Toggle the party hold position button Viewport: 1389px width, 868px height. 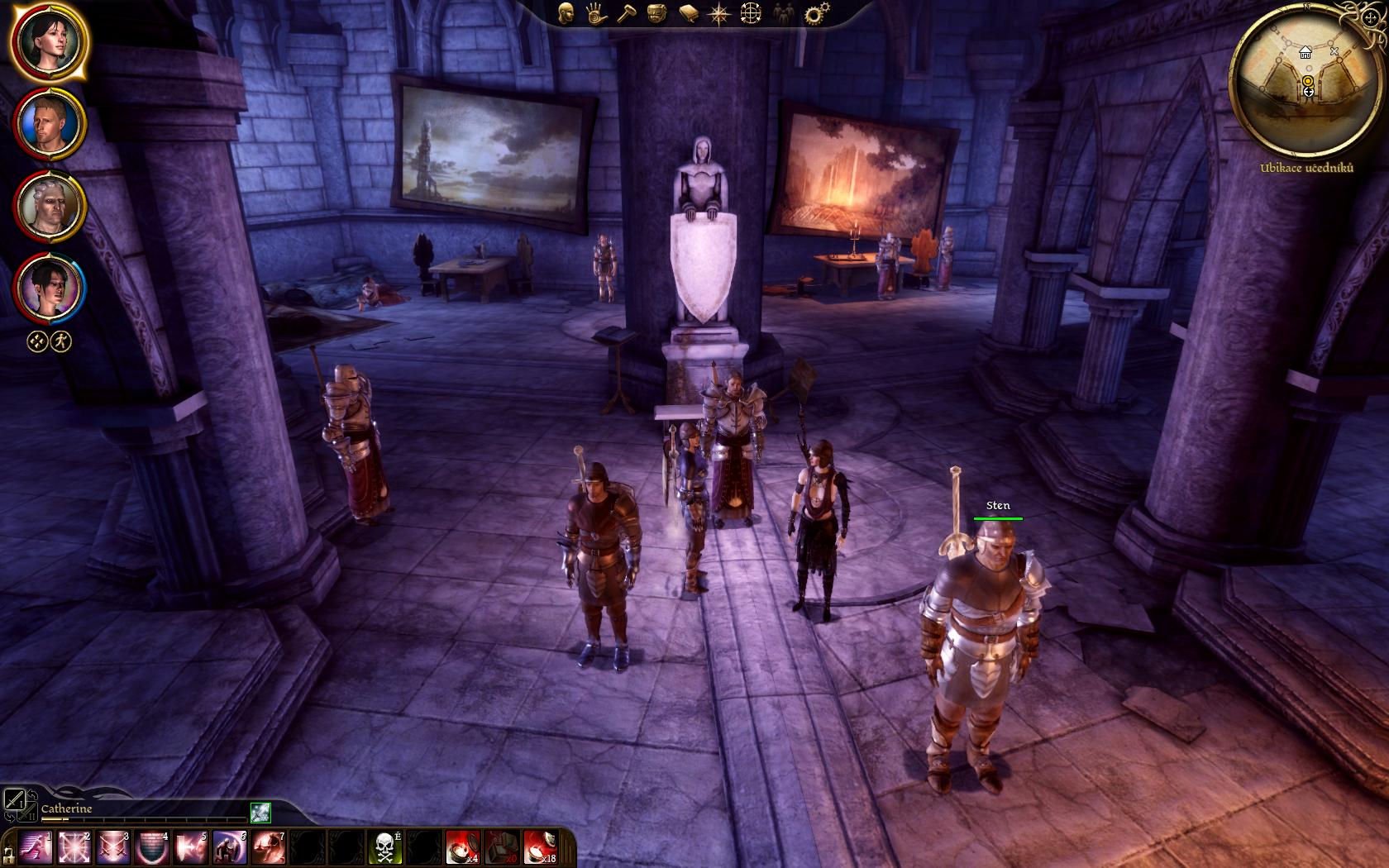click(36, 341)
